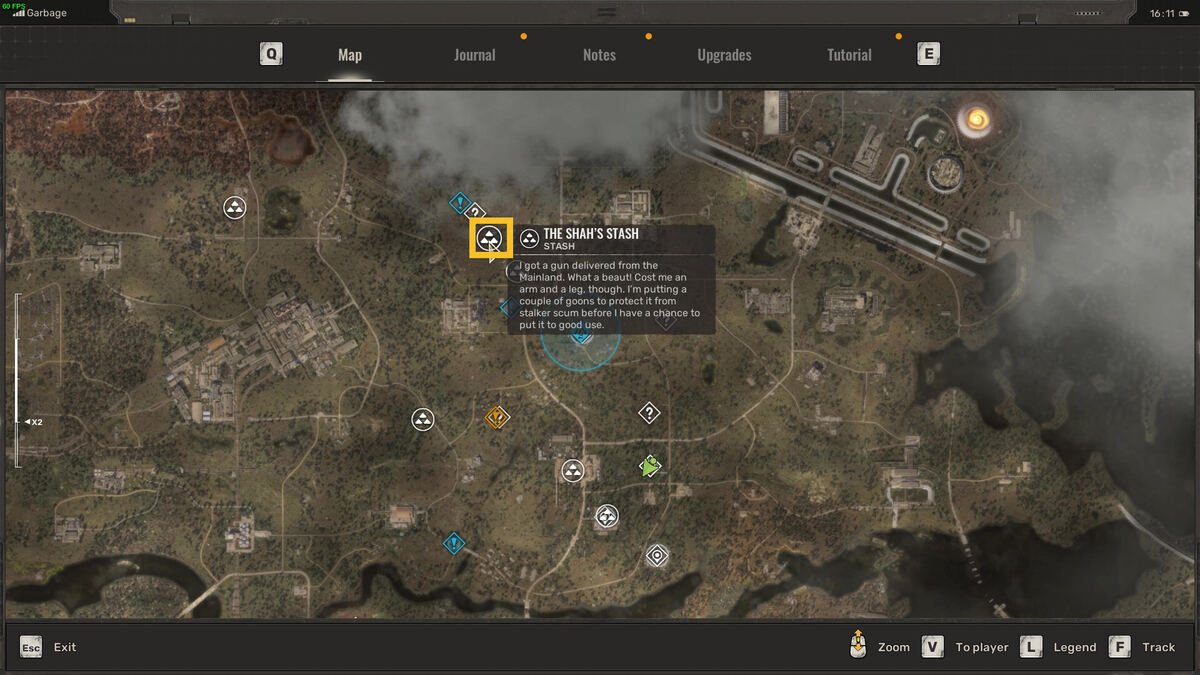Open the Notes tab
The image size is (1200, 675).
599,55
